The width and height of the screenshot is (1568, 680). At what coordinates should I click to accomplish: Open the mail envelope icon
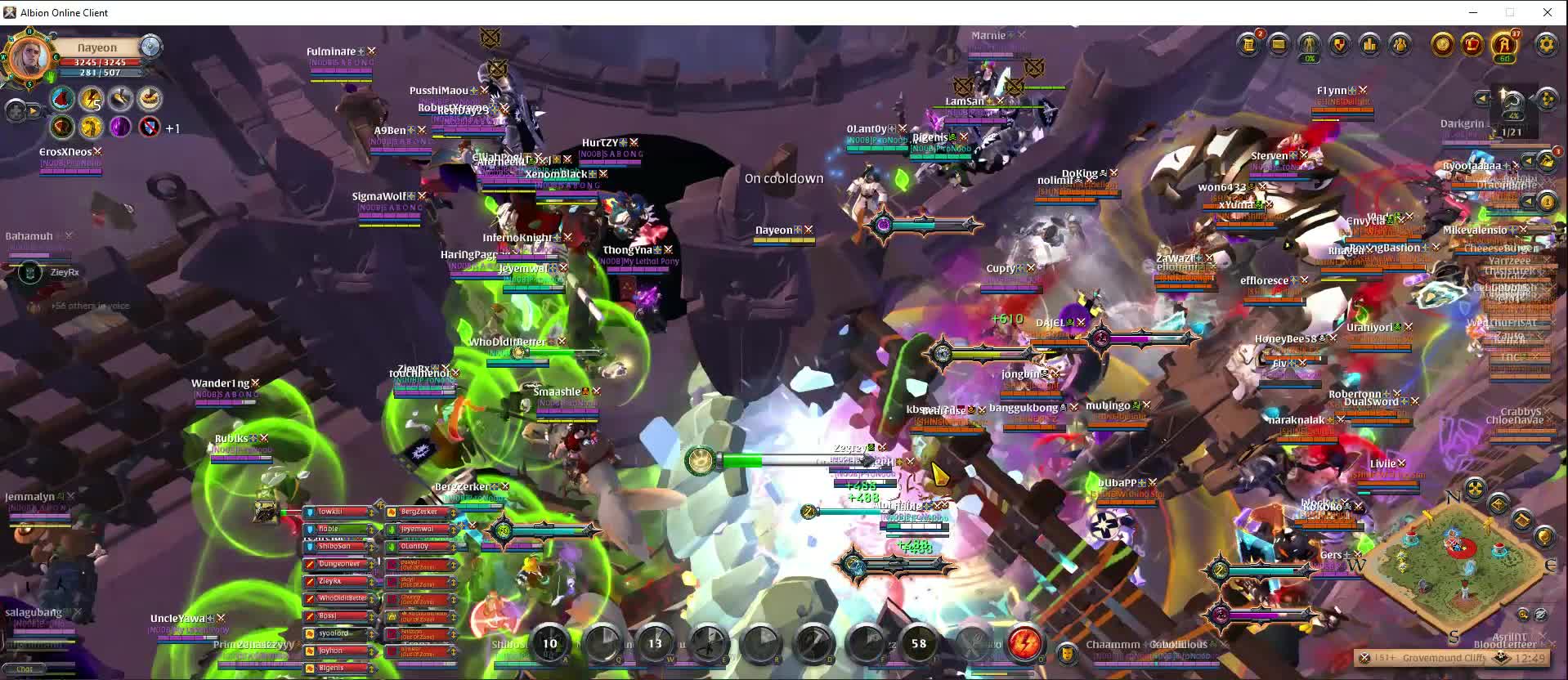[x=1279, y=44]
